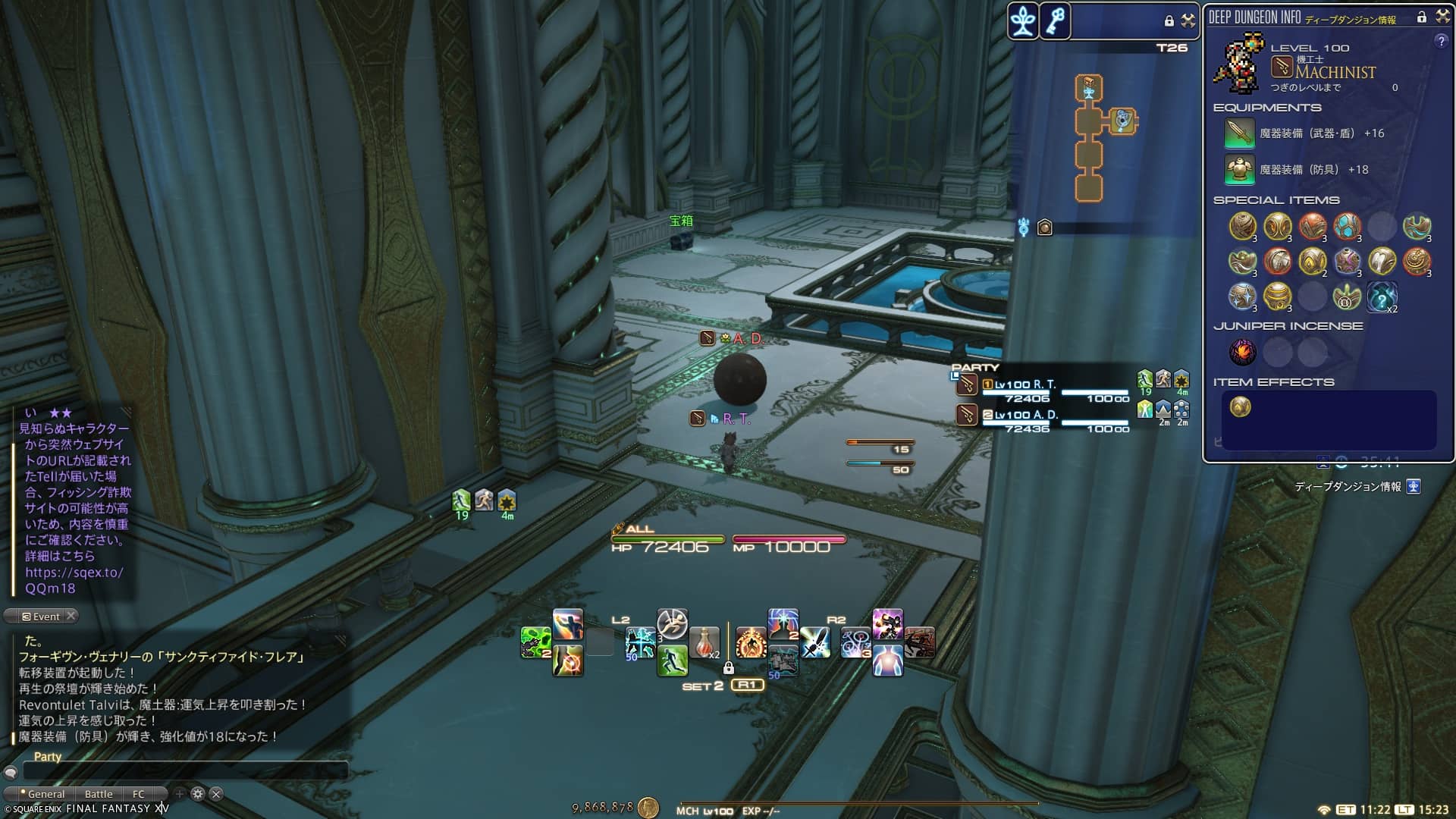This screenshot has height=819, width=1456.
Task: Open chat log settings gear
Action: point(198,794)
